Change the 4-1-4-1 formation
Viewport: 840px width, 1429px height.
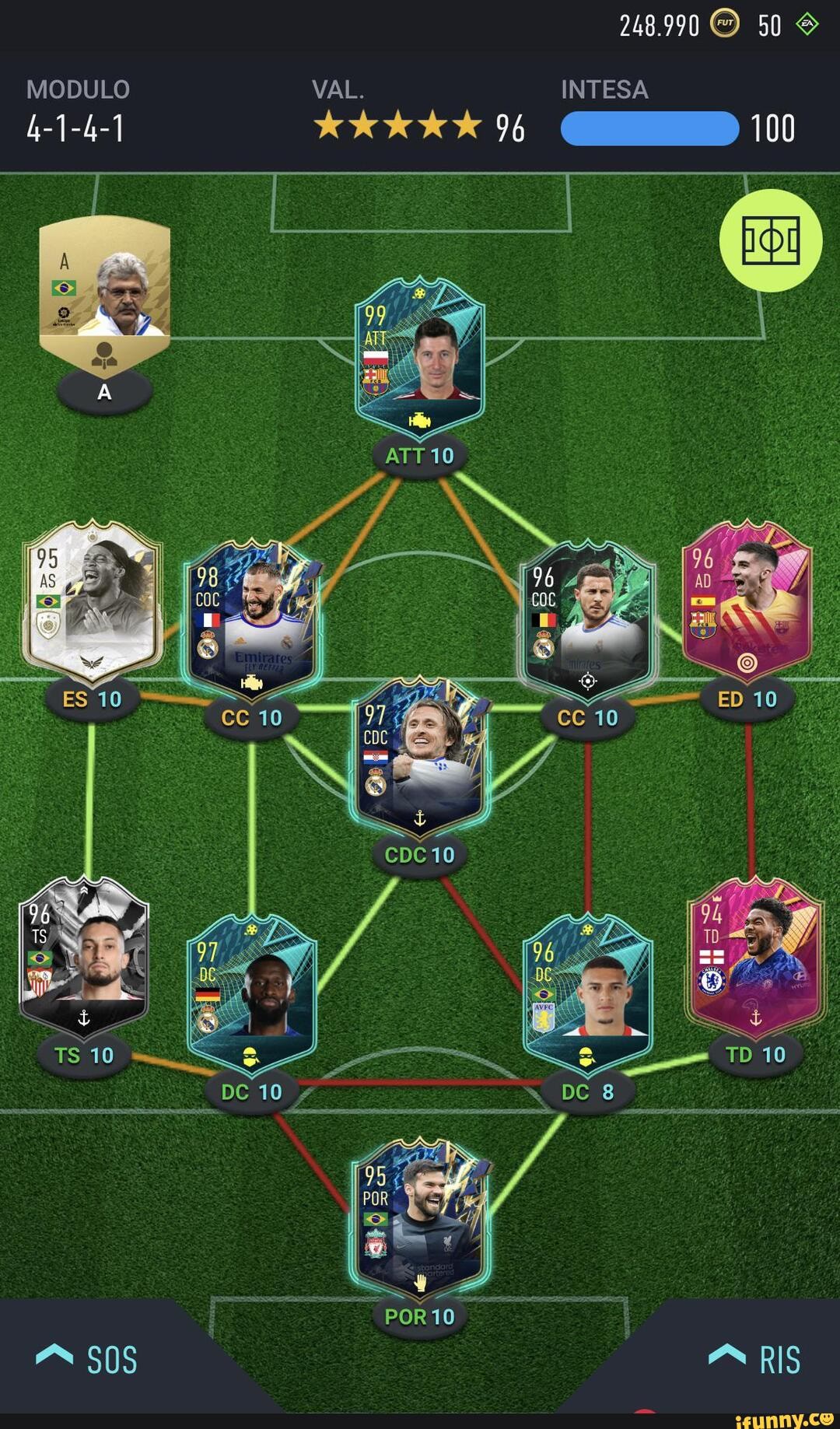pyautogui.click(x=76, y=128)
